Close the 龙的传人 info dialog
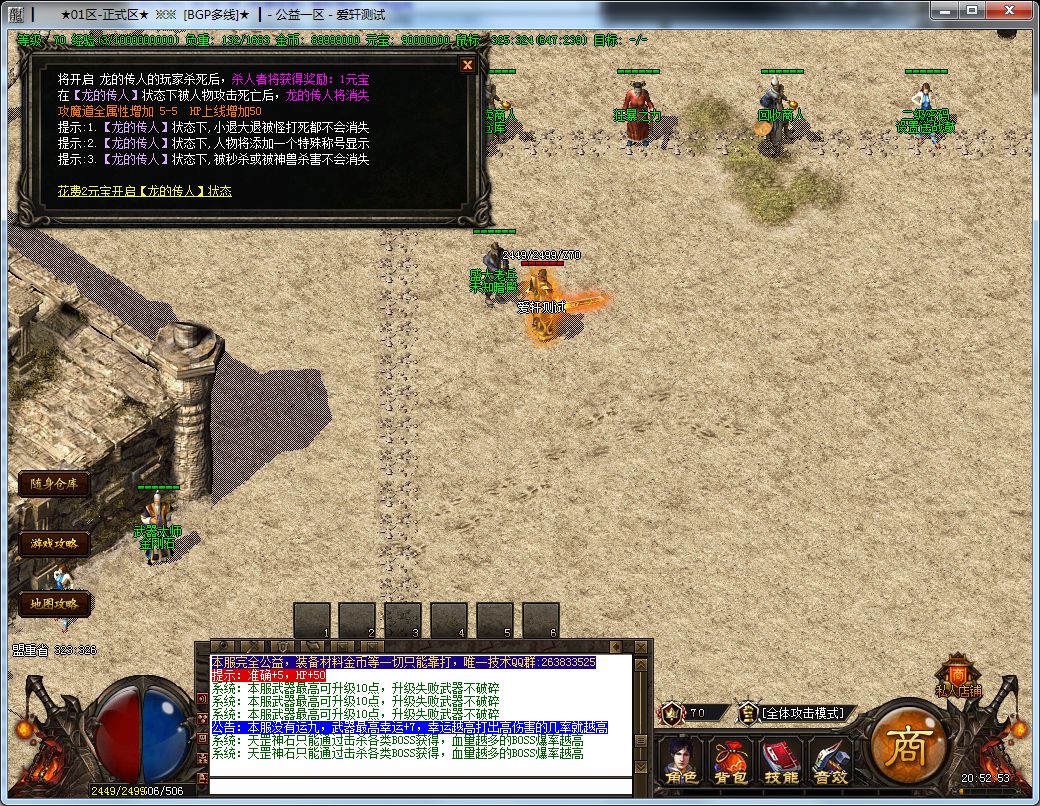Image resolution: width=1040 pixels, height=806 pixels. pos(467,65)
